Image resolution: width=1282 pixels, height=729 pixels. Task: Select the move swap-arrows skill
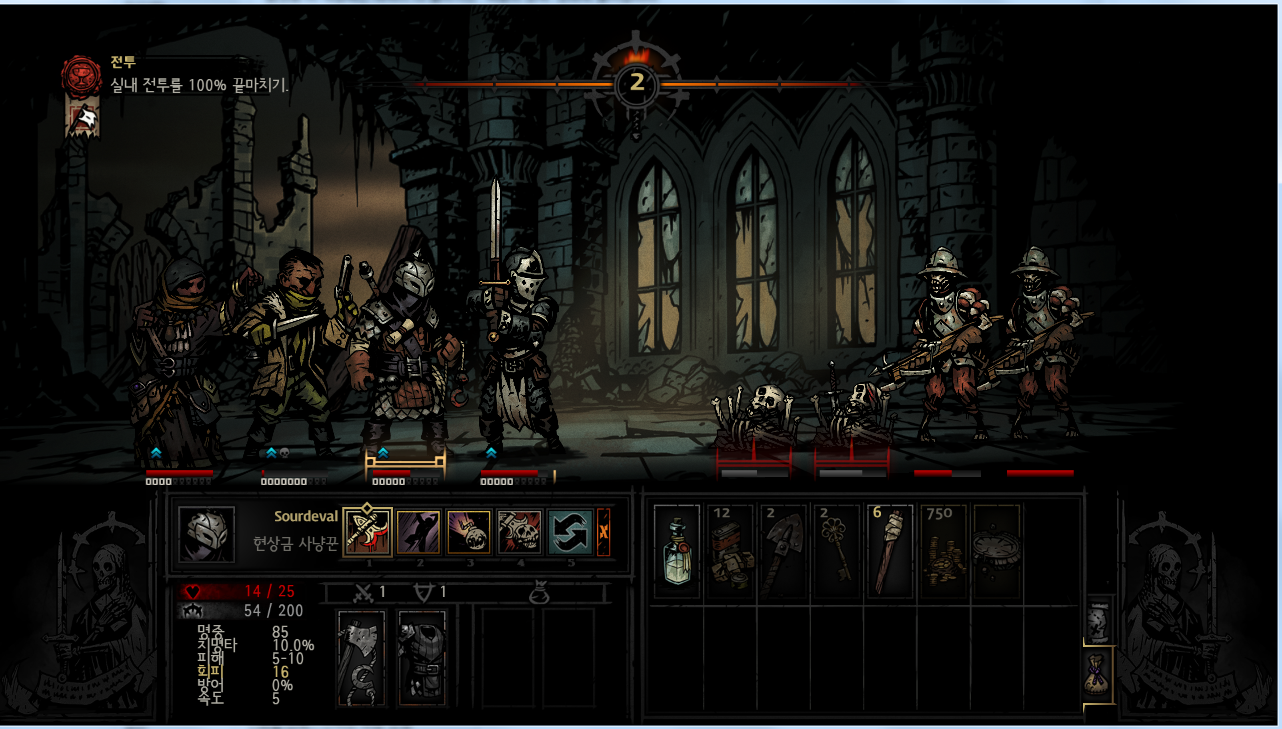pos(570,531)
